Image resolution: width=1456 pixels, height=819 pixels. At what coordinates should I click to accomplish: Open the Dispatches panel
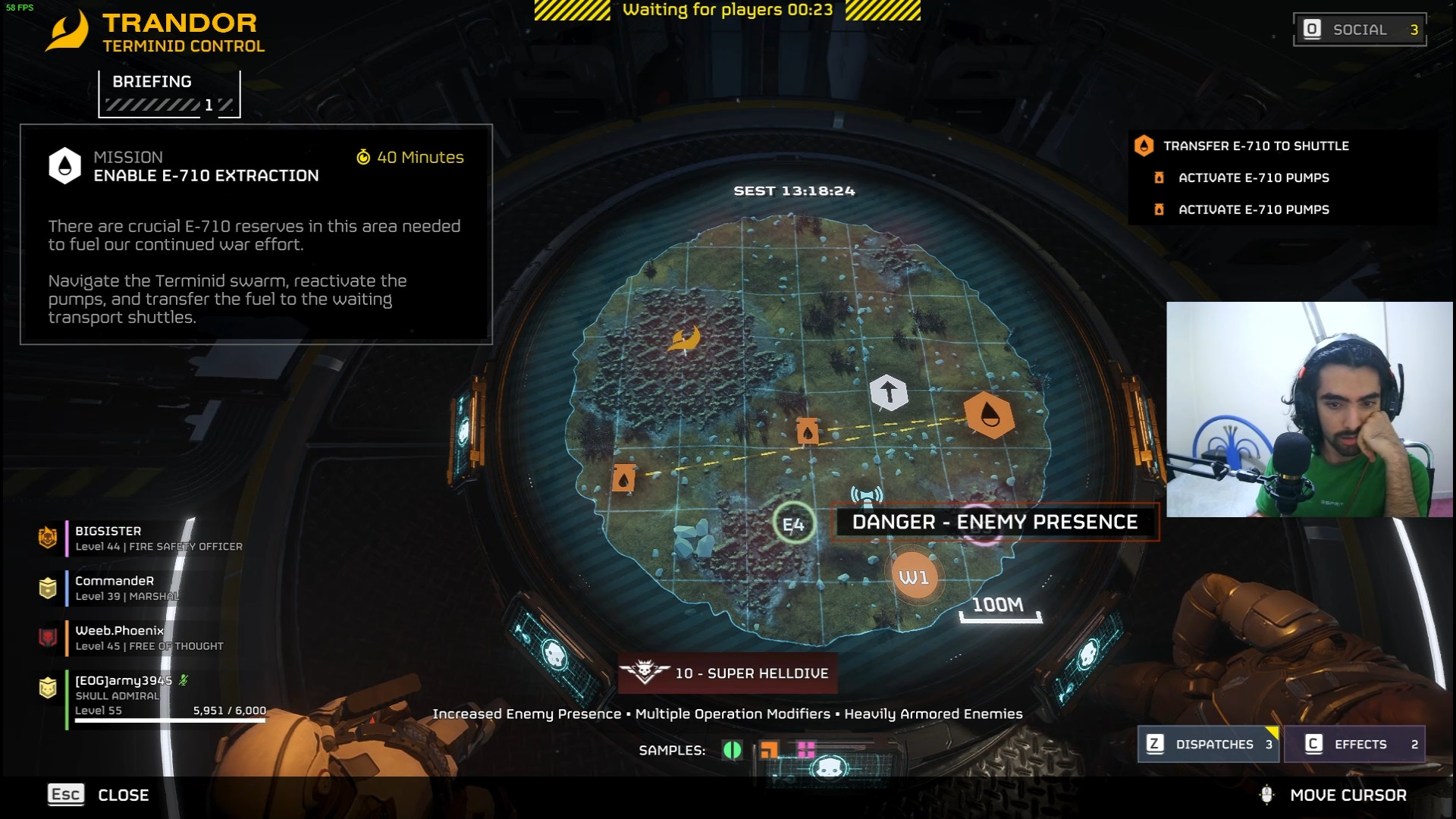[1208, 744]
